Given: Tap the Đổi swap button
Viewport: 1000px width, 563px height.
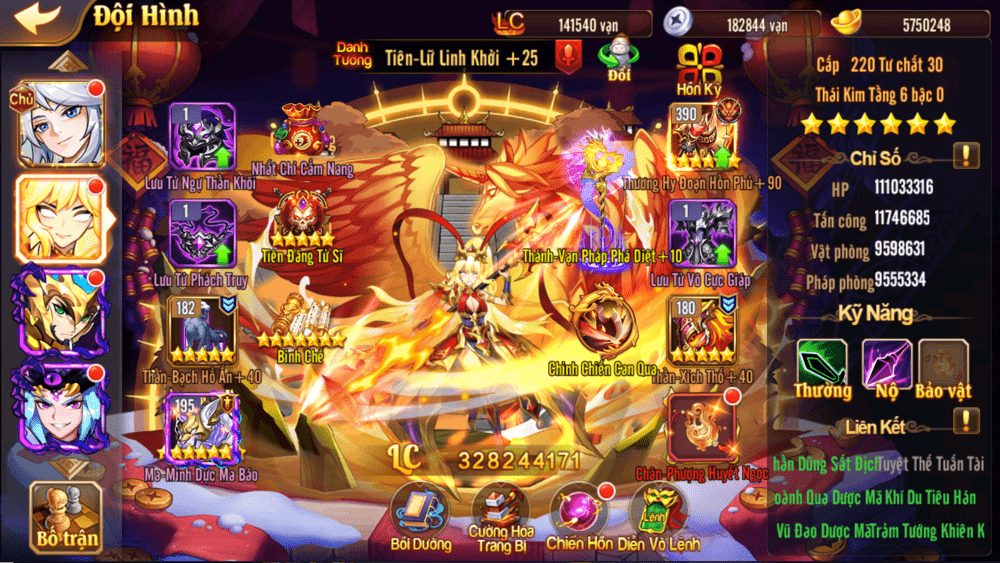Looking at the screenshot, I should coord(619,59).
